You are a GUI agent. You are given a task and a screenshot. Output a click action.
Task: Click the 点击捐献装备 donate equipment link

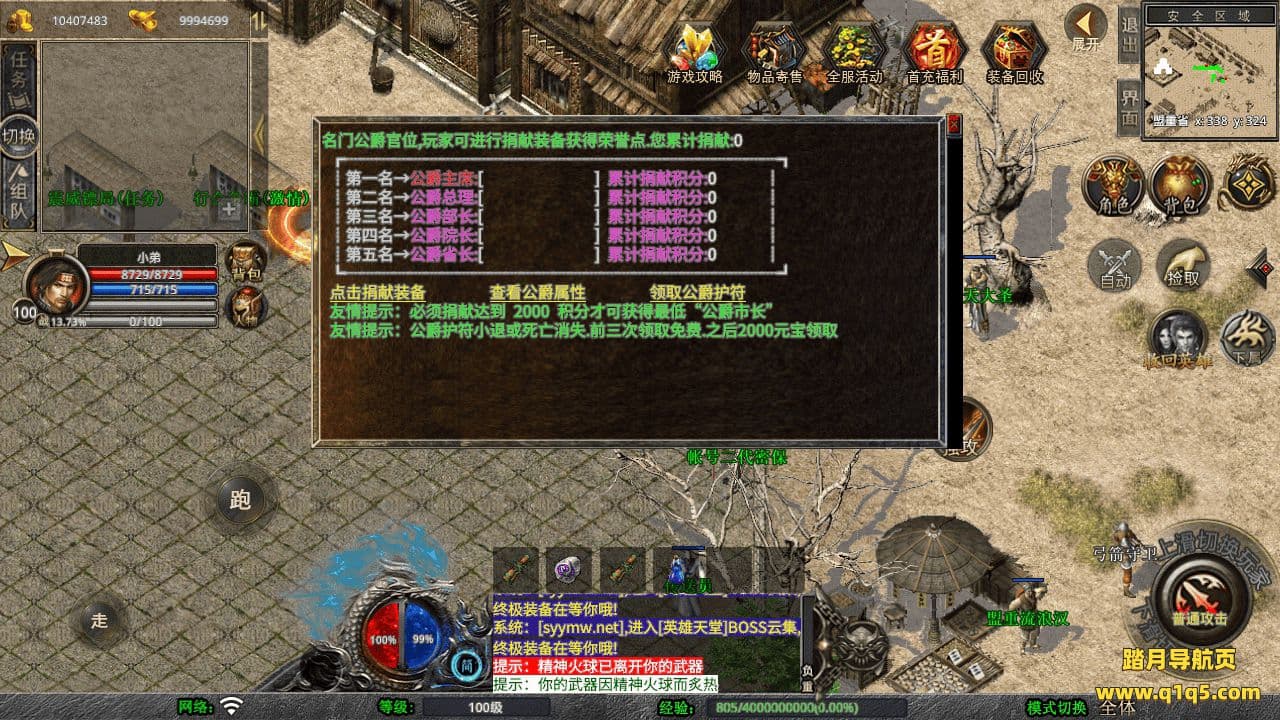[377, 293]
